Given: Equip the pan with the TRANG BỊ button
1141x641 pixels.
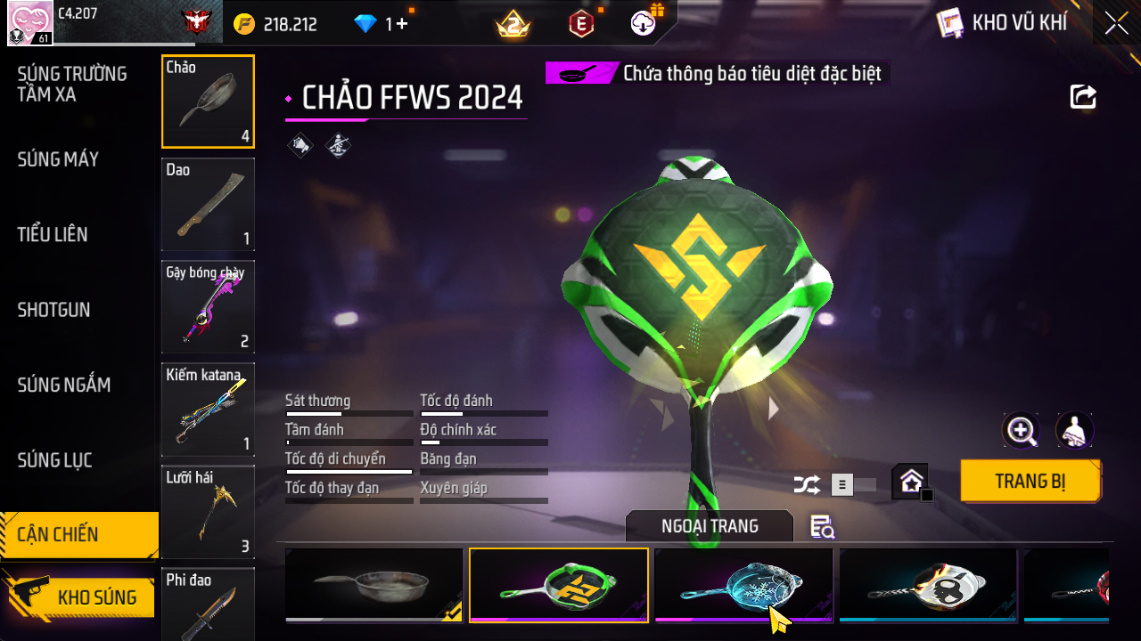Looking at the screenshot, I should click(x=1030, y=481).
